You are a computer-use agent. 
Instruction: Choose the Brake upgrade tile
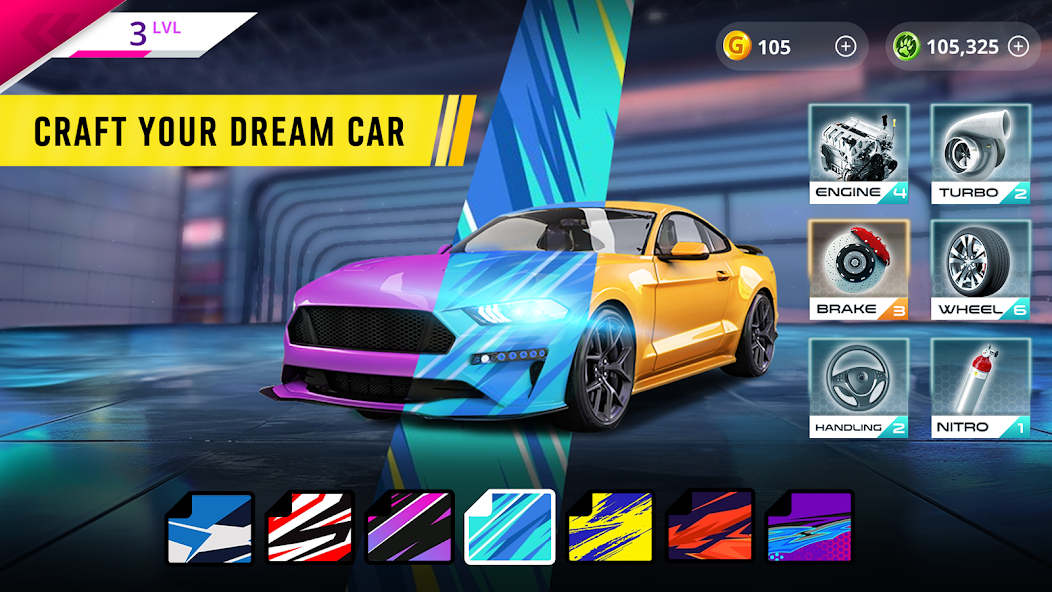tap(858, 270)
